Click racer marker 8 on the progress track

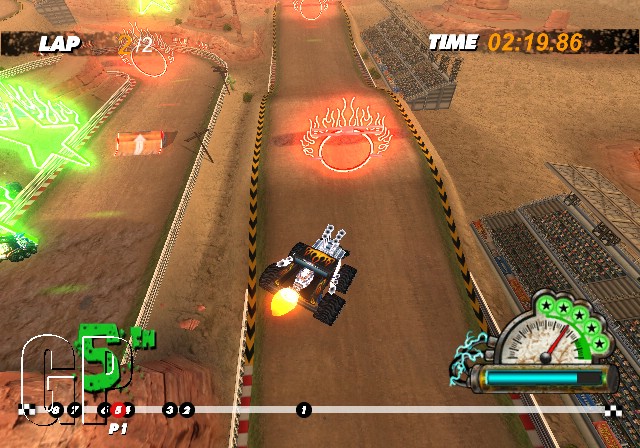click(x=56, y=410)
